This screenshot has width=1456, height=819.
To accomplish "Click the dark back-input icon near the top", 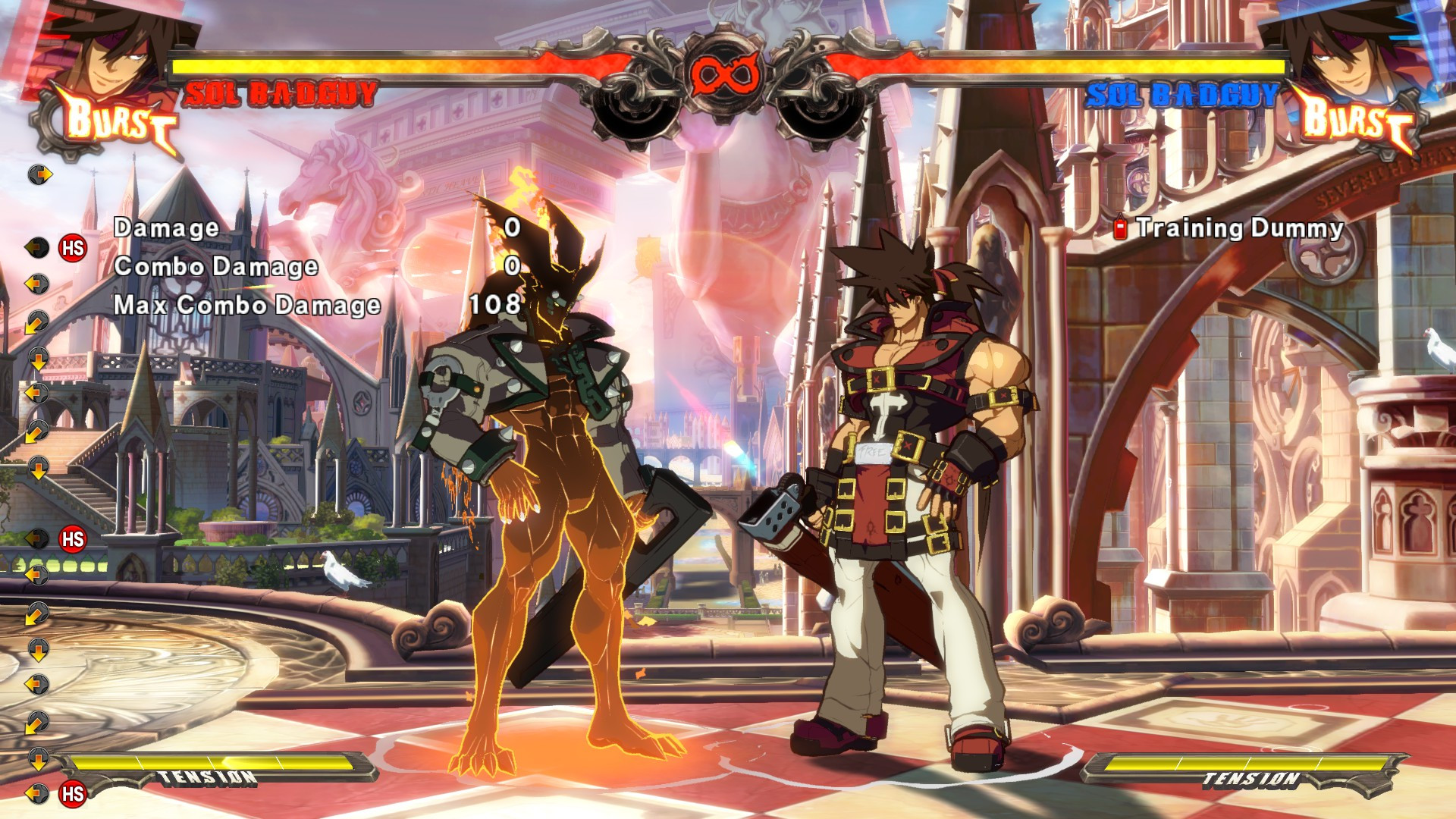I will point(38,248).
